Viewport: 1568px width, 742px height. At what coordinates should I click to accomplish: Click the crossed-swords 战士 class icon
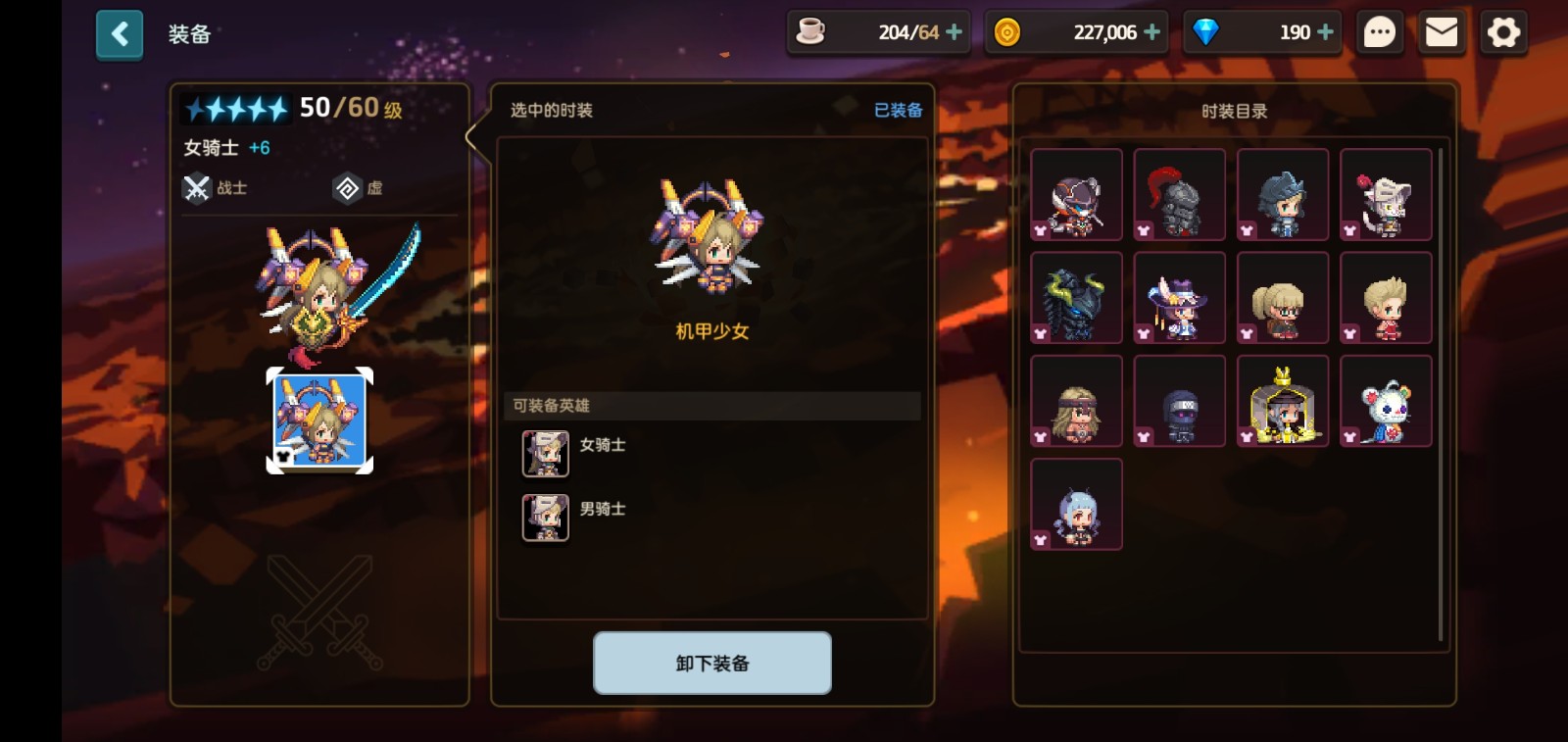click(198, 187)
